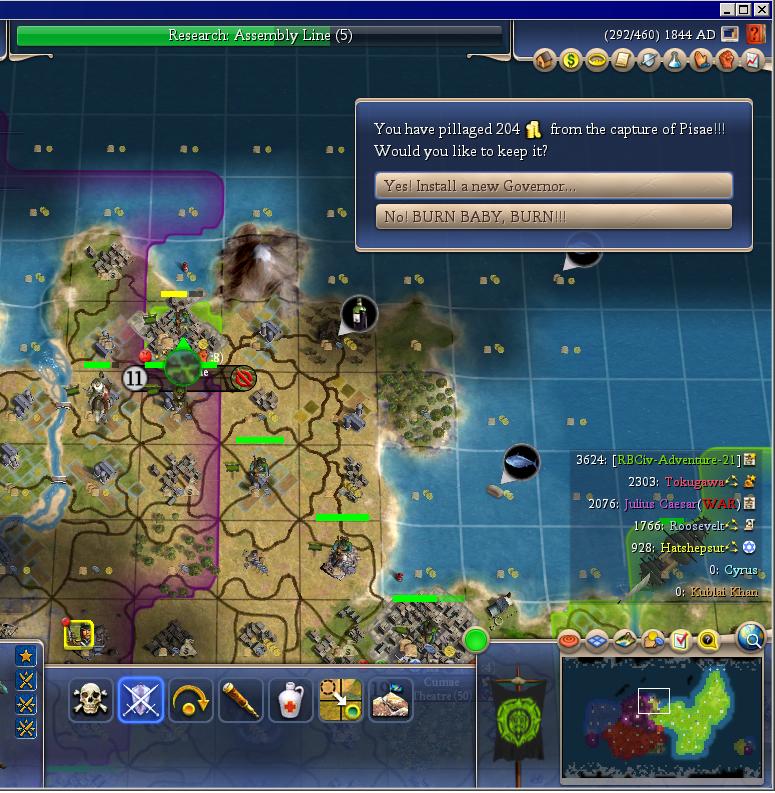Image resolution: width=775 pixels, height=793 pixels.
Task: Toggle the tile grid display icon
Action: 597,640
